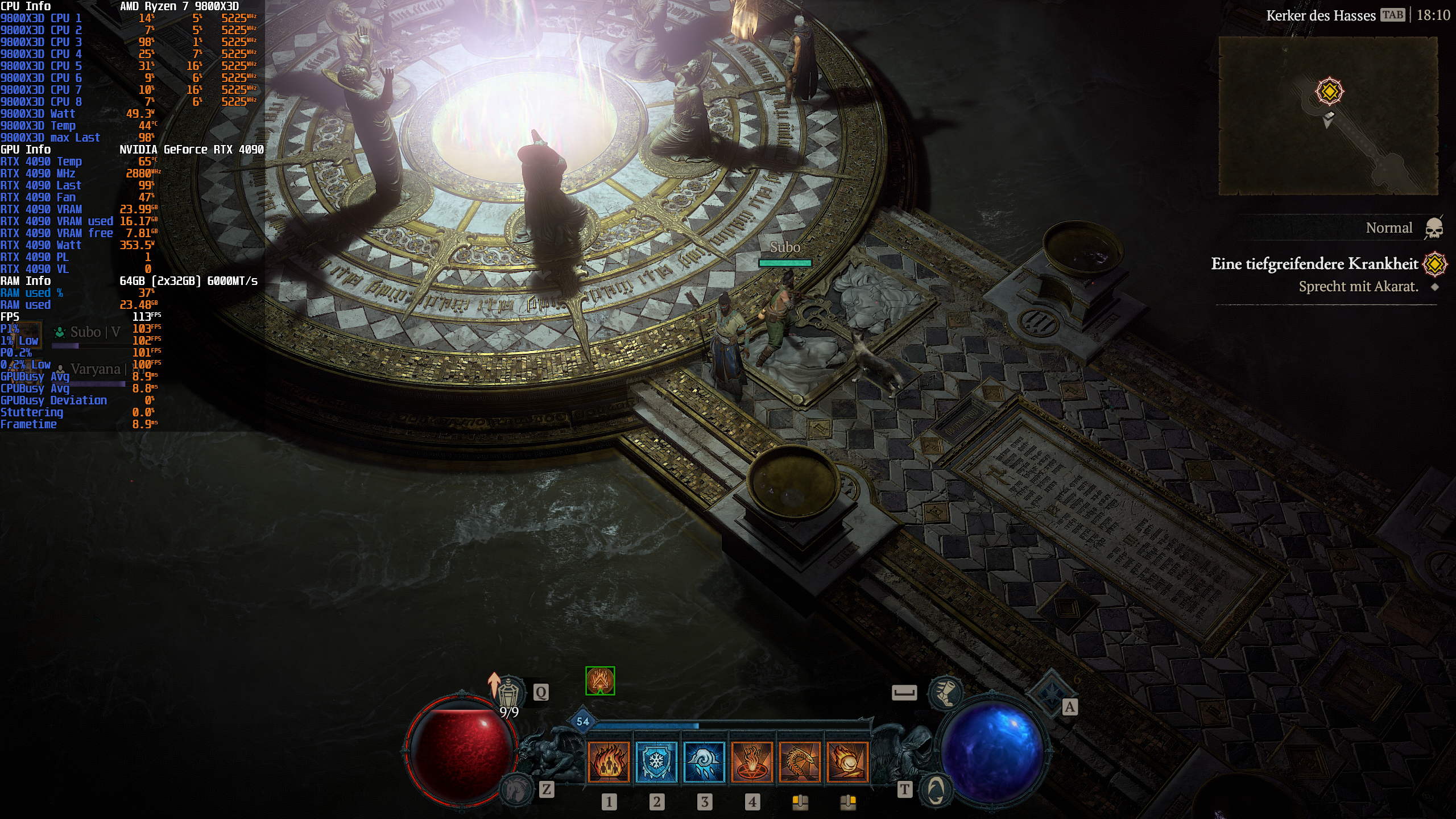Drink the healing potion flask
This screenshot has height=819, width=1456.
pyautogui.click(x=510, y=692)
